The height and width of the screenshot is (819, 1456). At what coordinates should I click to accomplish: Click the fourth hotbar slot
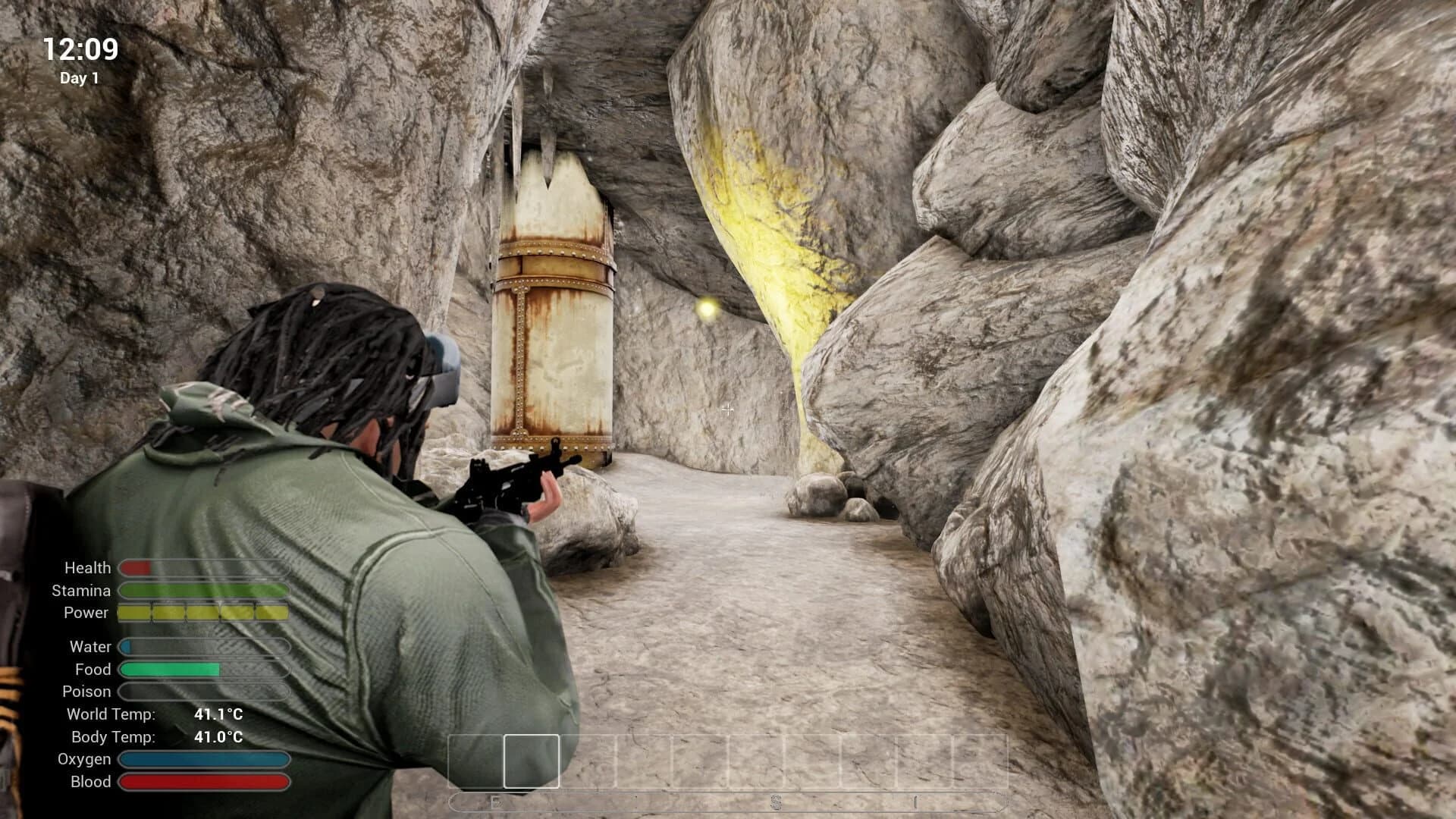point(701,761)
